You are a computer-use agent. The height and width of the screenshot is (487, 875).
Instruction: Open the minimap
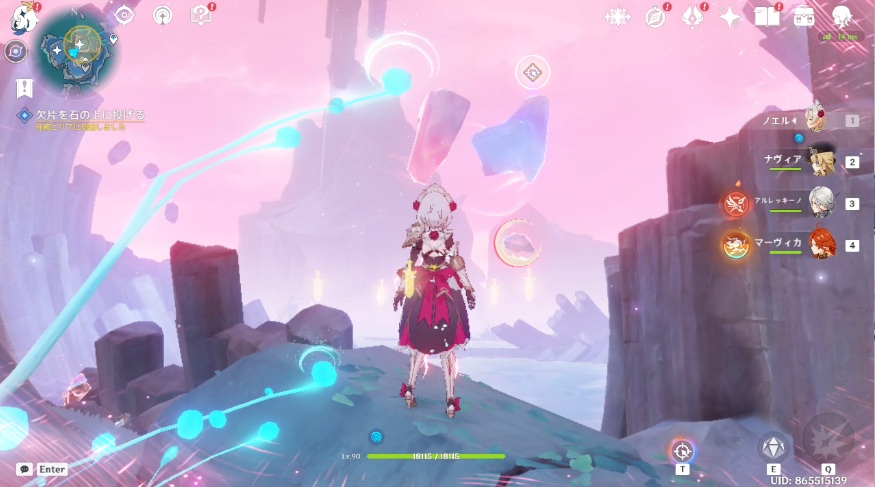point(76,51)
